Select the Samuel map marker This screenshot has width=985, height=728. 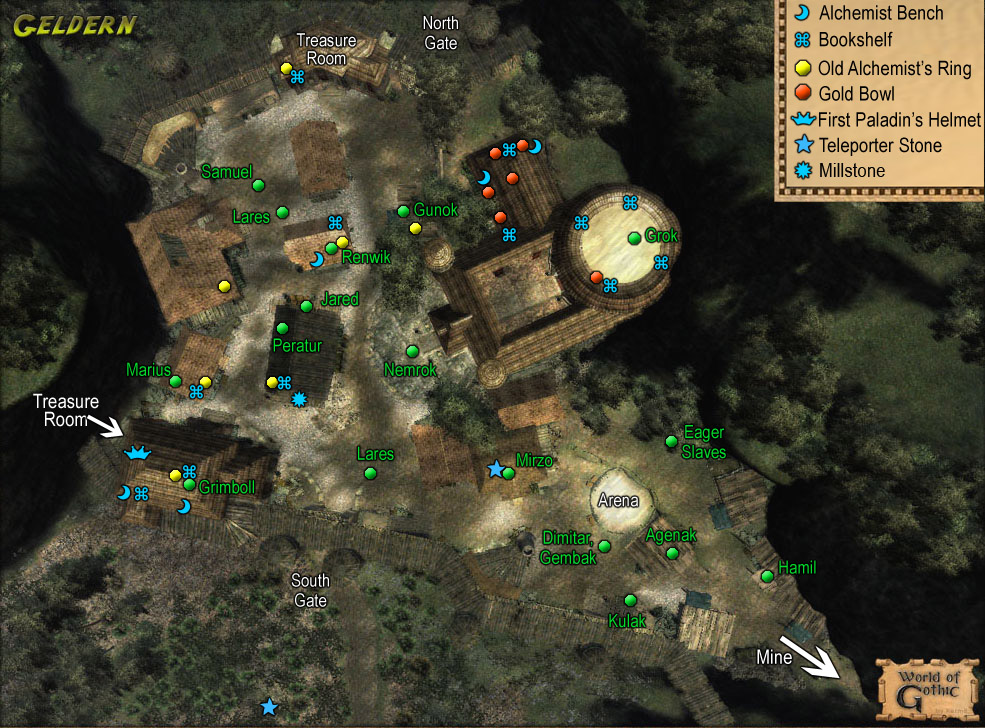coord(258,185)
